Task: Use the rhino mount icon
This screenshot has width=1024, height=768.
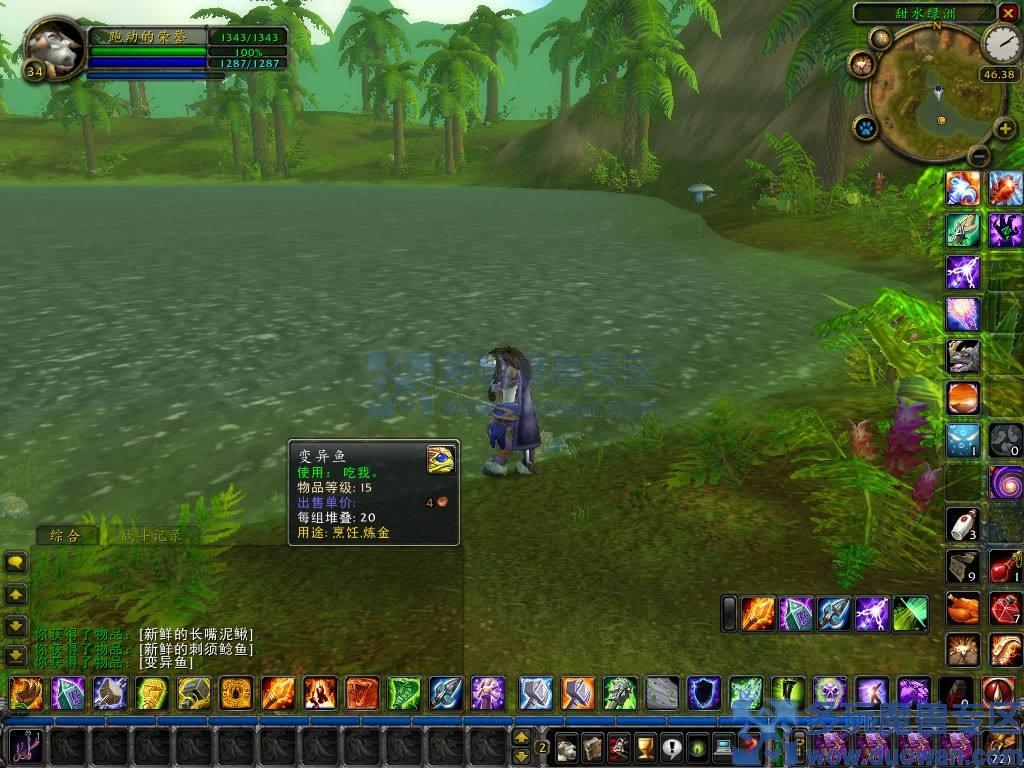Action: tap(963, 355)
